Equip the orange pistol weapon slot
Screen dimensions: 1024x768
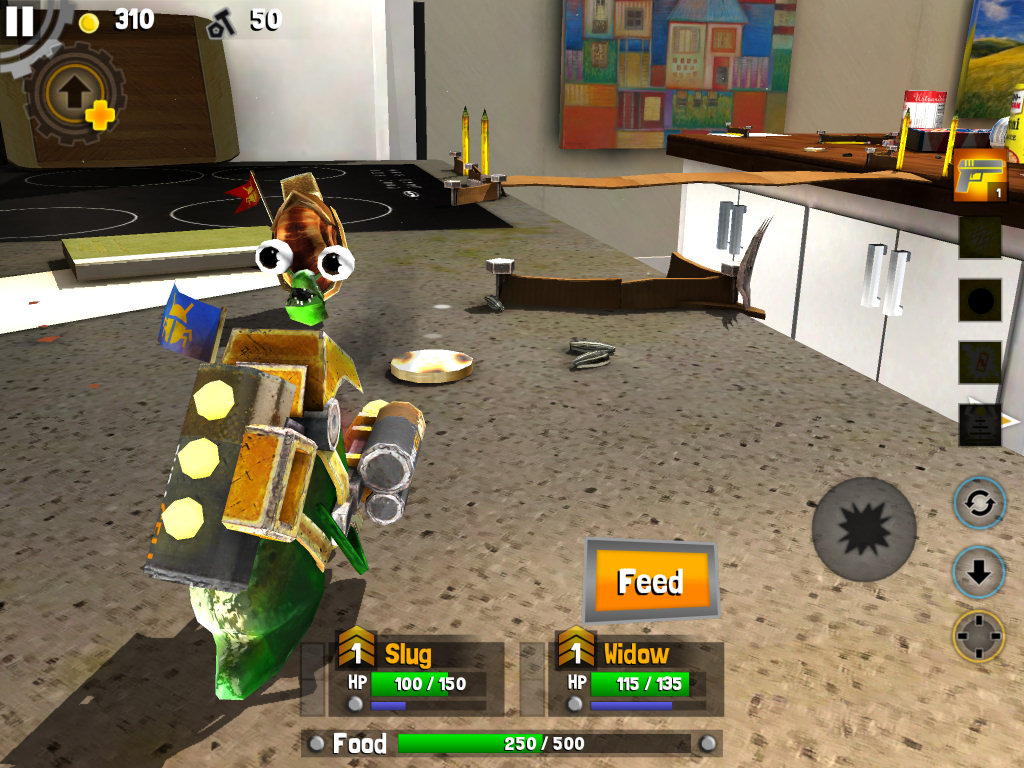(x=979, y=179)
